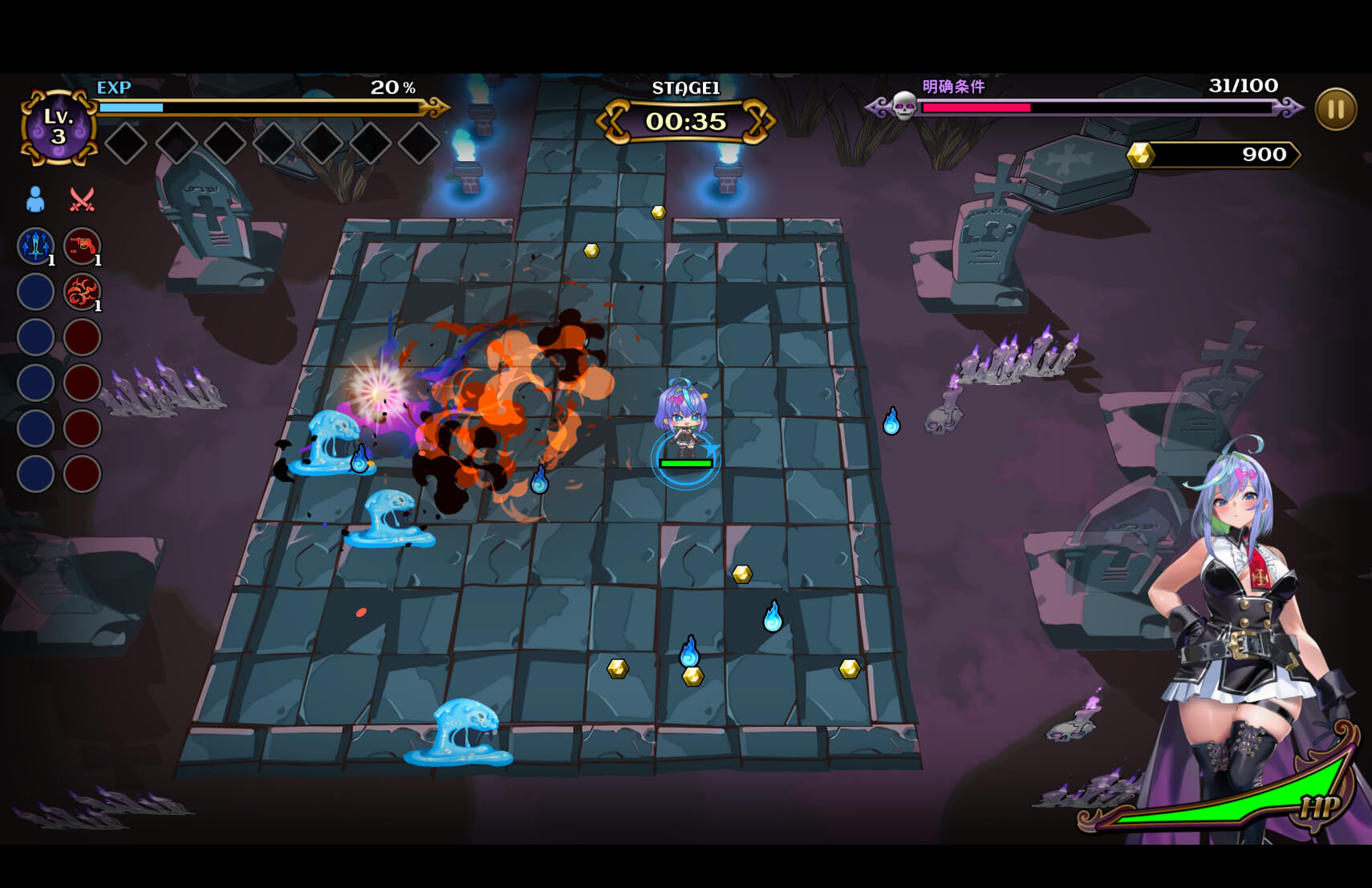Viewport: 1372px width, 888px height.
Task: Select the red revolver weapon skill icon
Action: pos(82,245)
